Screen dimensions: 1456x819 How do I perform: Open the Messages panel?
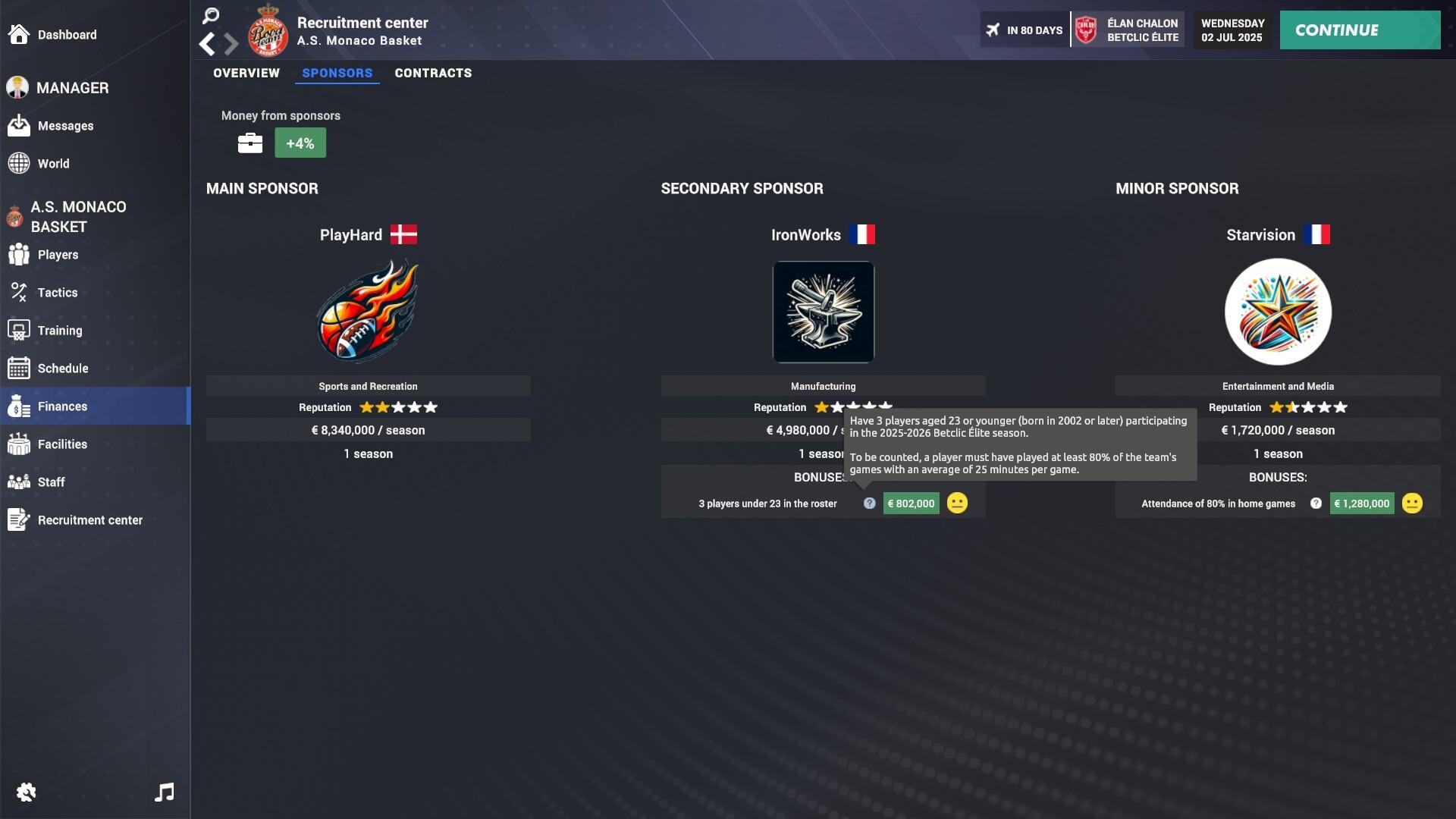[x=66, y=126]
